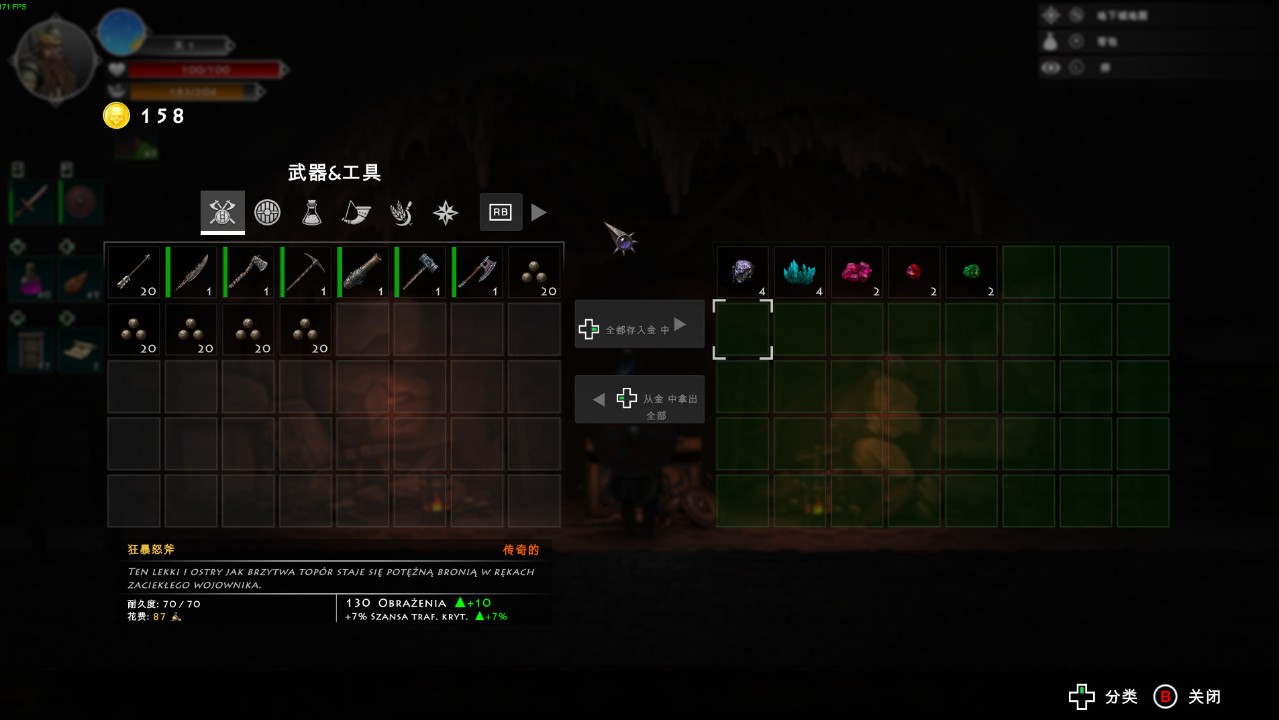Open the potion flask category tab
Screen dimensions: 1279x720
312,212
